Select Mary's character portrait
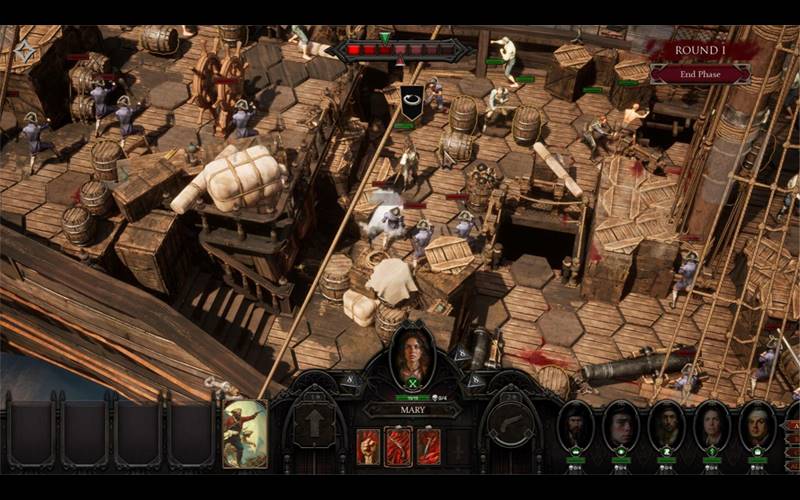The width and height of the screenshot is (800, 500). tap(412, 355)
